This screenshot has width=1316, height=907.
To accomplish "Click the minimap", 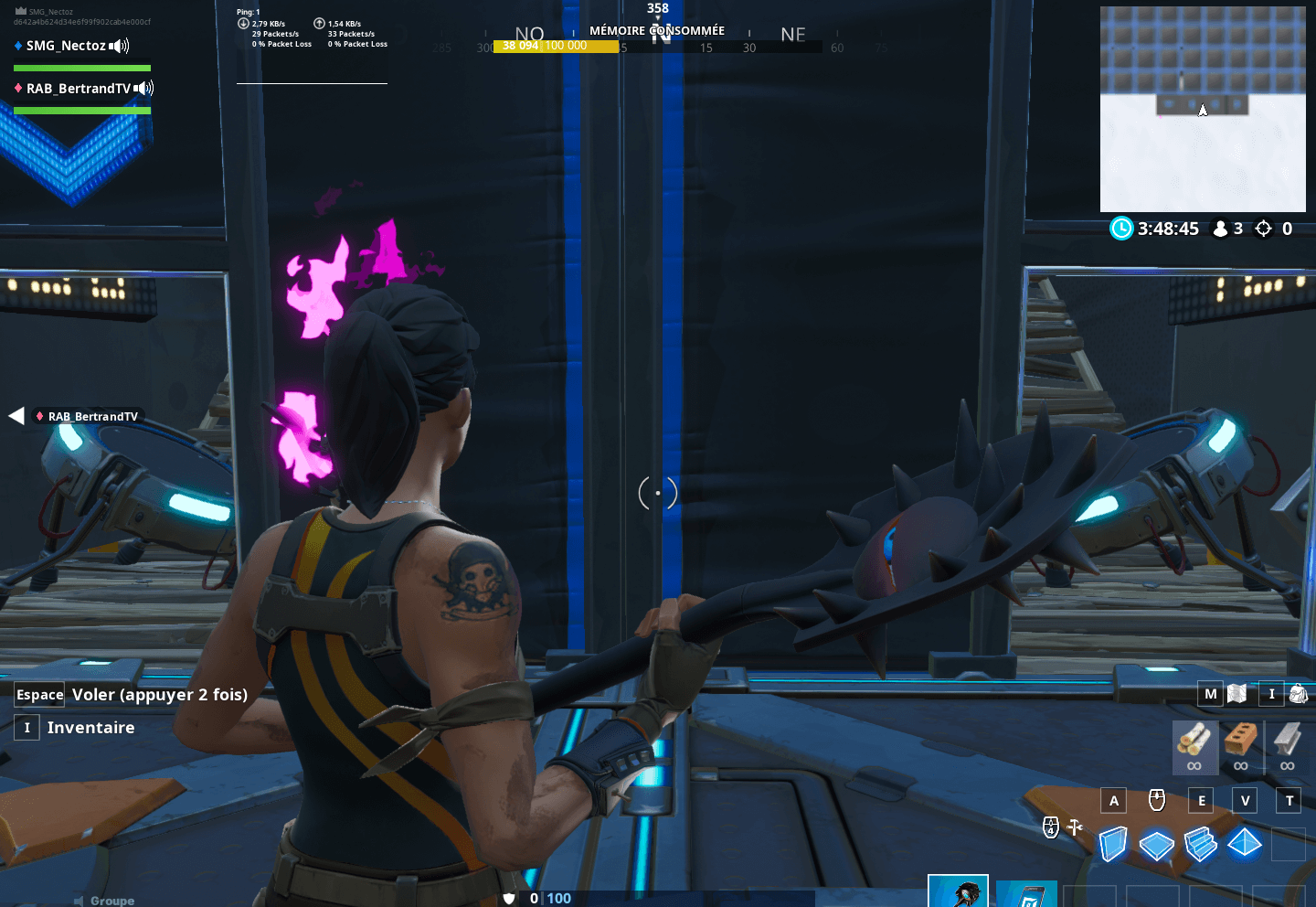I will [x=1203, y=110].
